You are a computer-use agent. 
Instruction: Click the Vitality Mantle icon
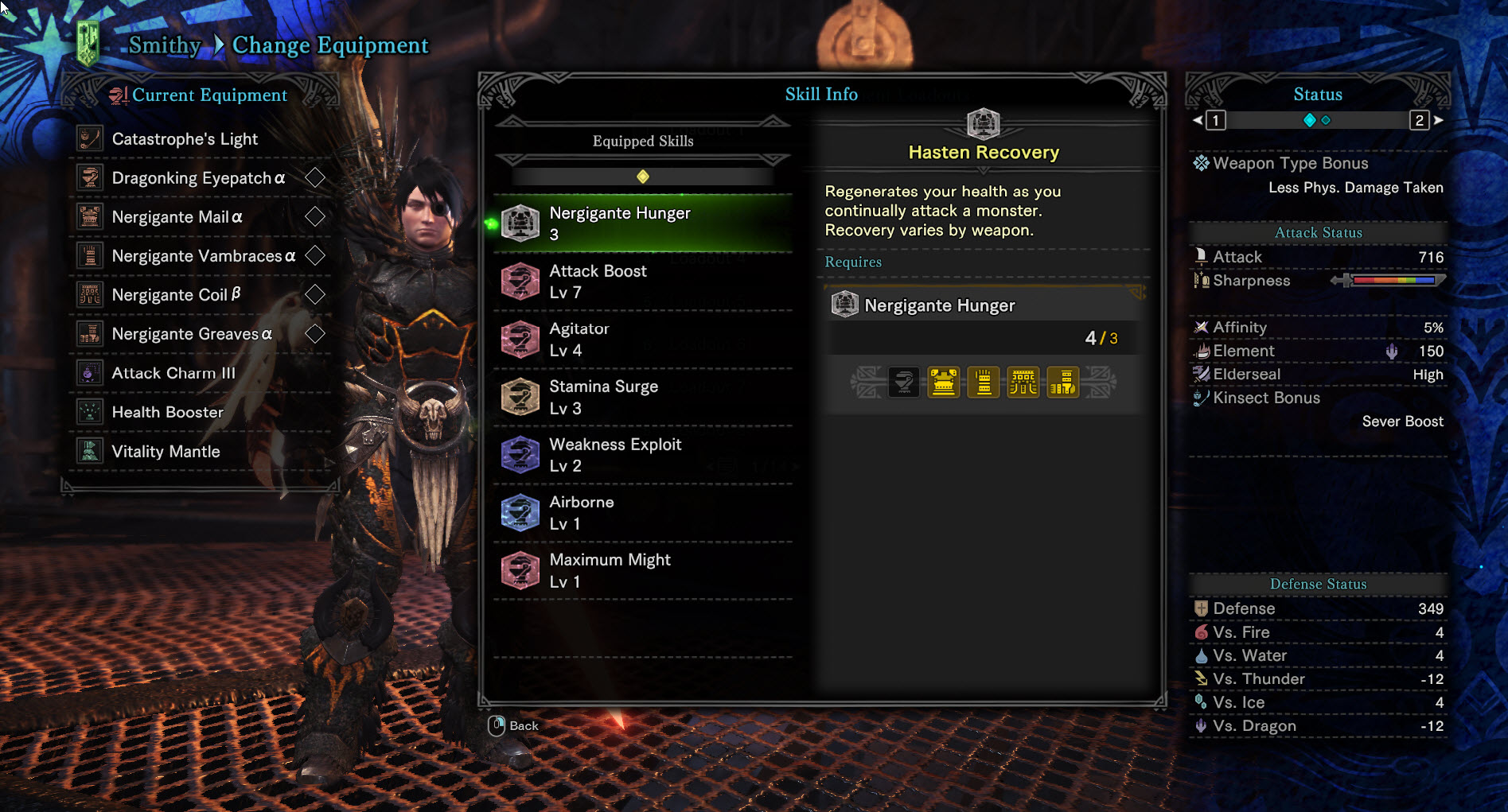(x=89, y=451)
